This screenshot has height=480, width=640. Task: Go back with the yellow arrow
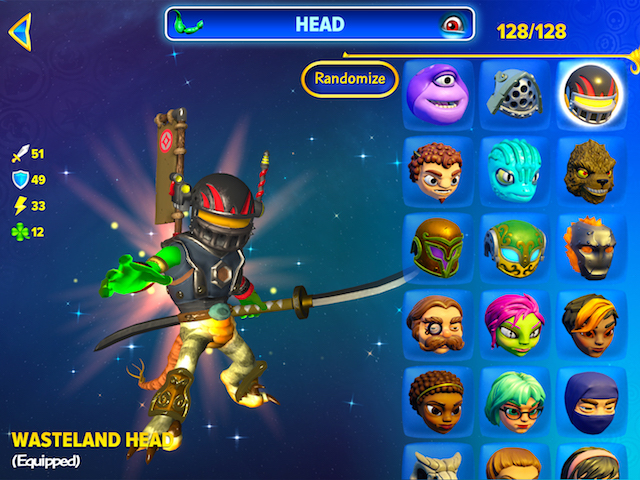coord(20,31)
